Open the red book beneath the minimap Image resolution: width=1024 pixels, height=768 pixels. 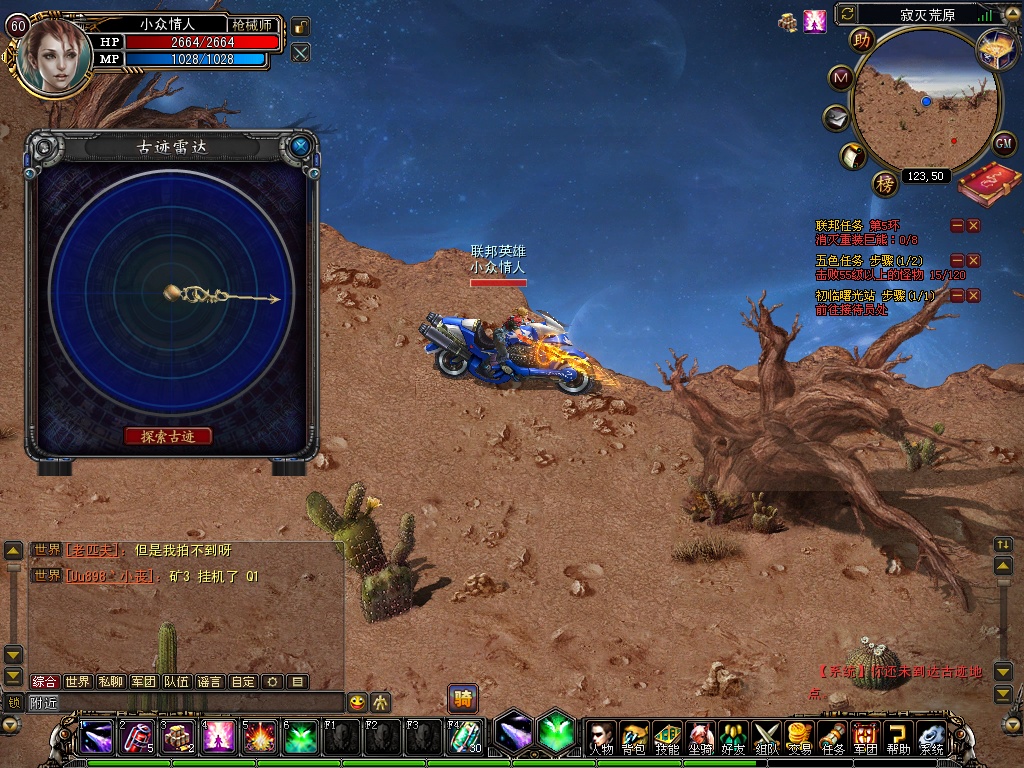pos(988,186)
